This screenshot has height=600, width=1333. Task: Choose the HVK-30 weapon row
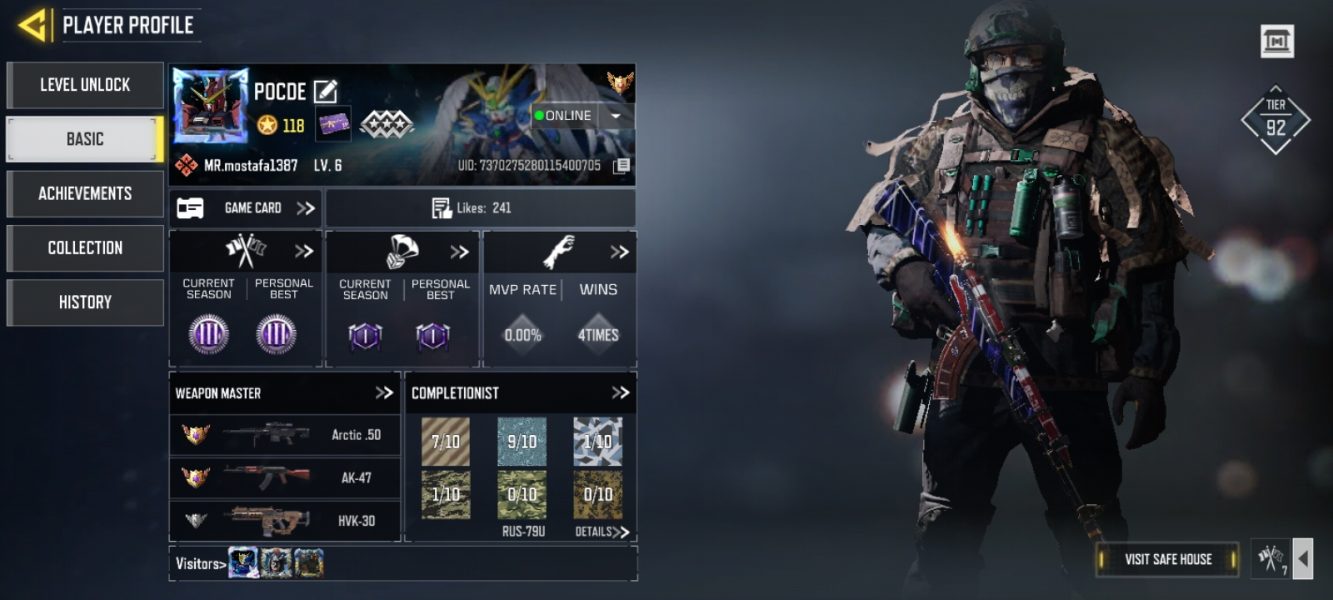(x=285, y=520)
